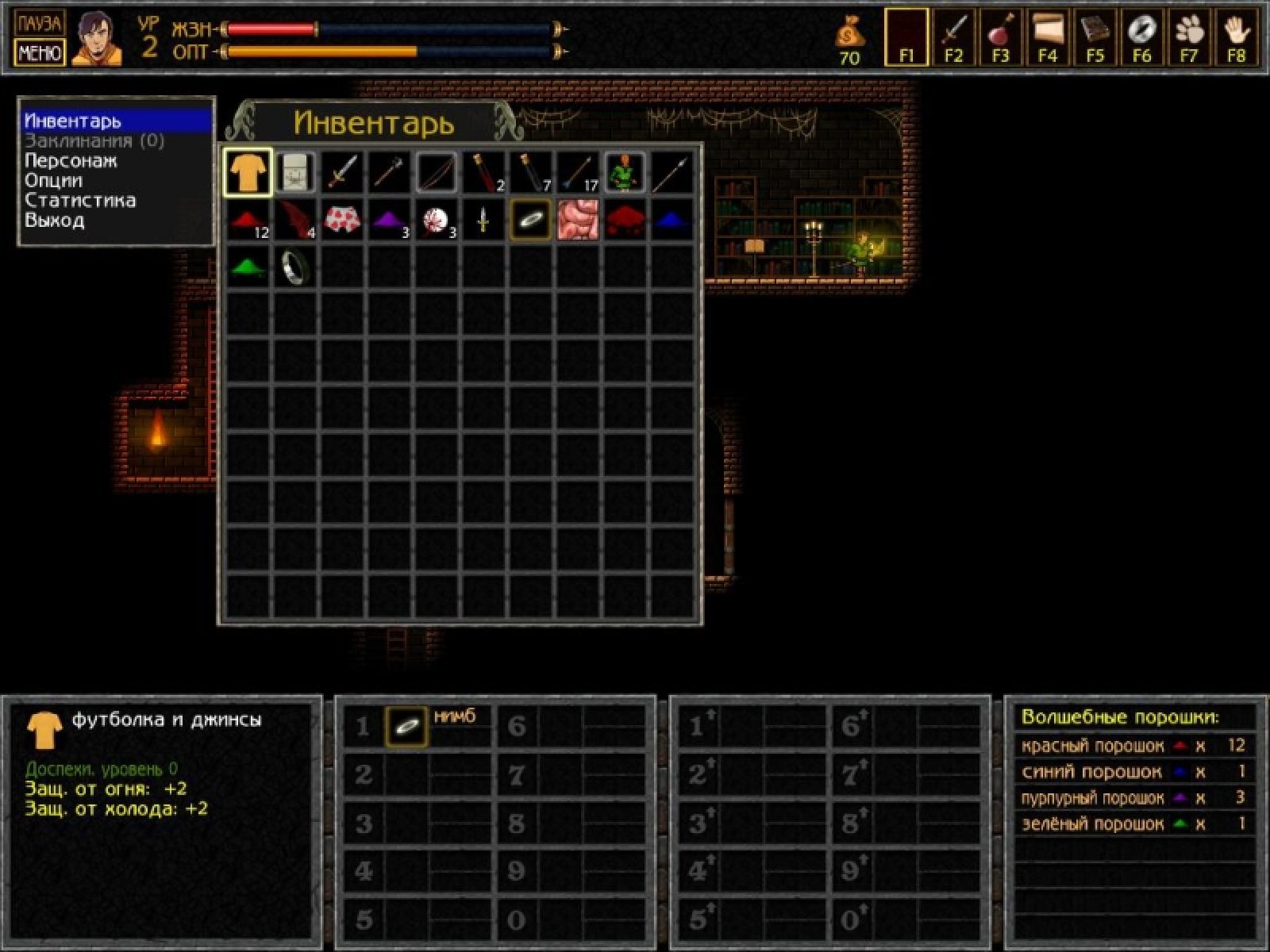Image resolution: width=1270 pixels, height=952 pixels.
Task: Click the МЕНЮ button
Action: [x=39, y=53]
